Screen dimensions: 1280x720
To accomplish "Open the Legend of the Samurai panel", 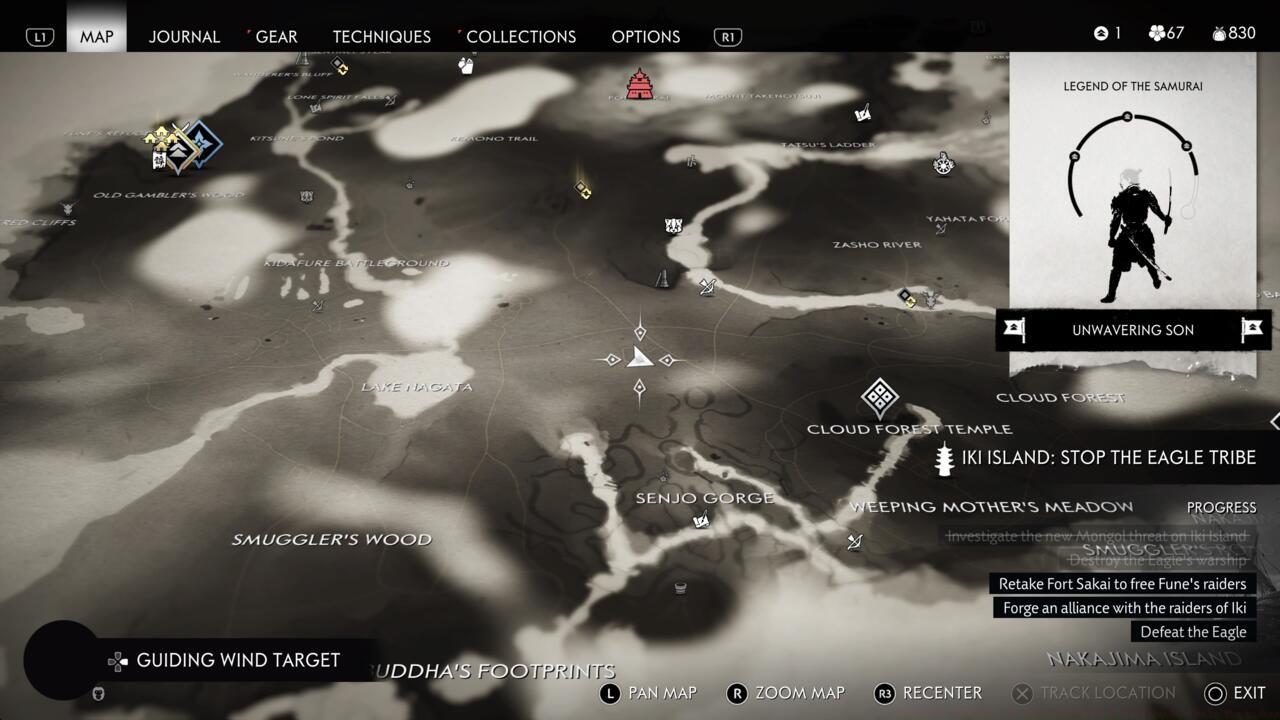I will (x=1132, y=190).
